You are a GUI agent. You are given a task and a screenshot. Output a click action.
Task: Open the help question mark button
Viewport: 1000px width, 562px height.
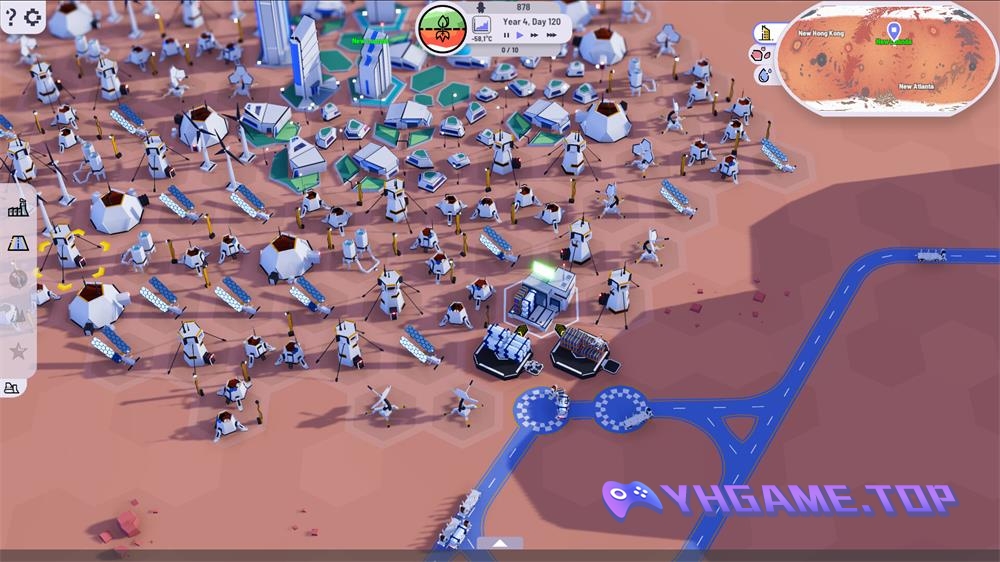tap(11, 17)
